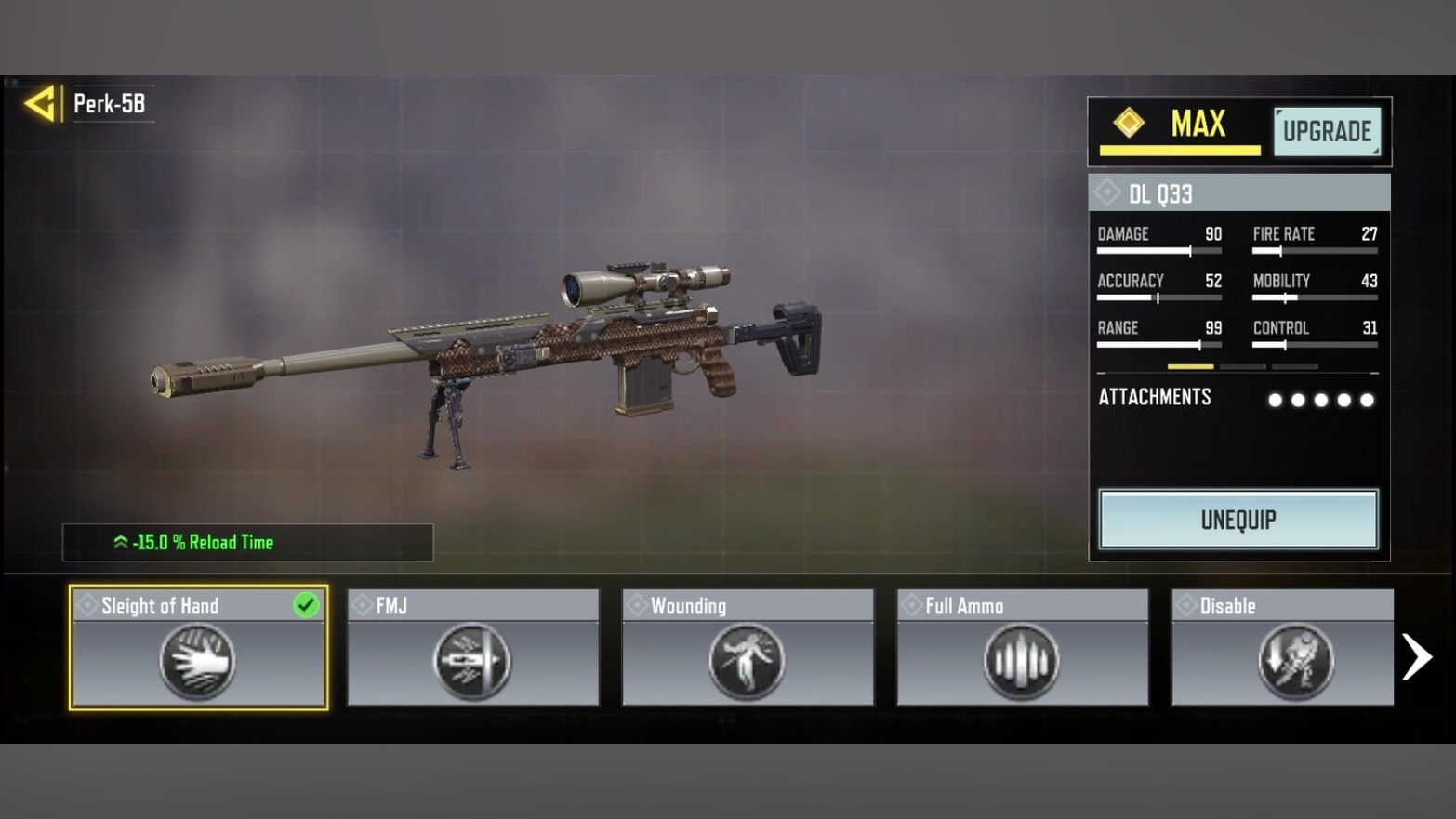Screen dimensions: 1456x819
Task: Unequip the current perk
Action: pyautogui.click(x=1238, y=520)
